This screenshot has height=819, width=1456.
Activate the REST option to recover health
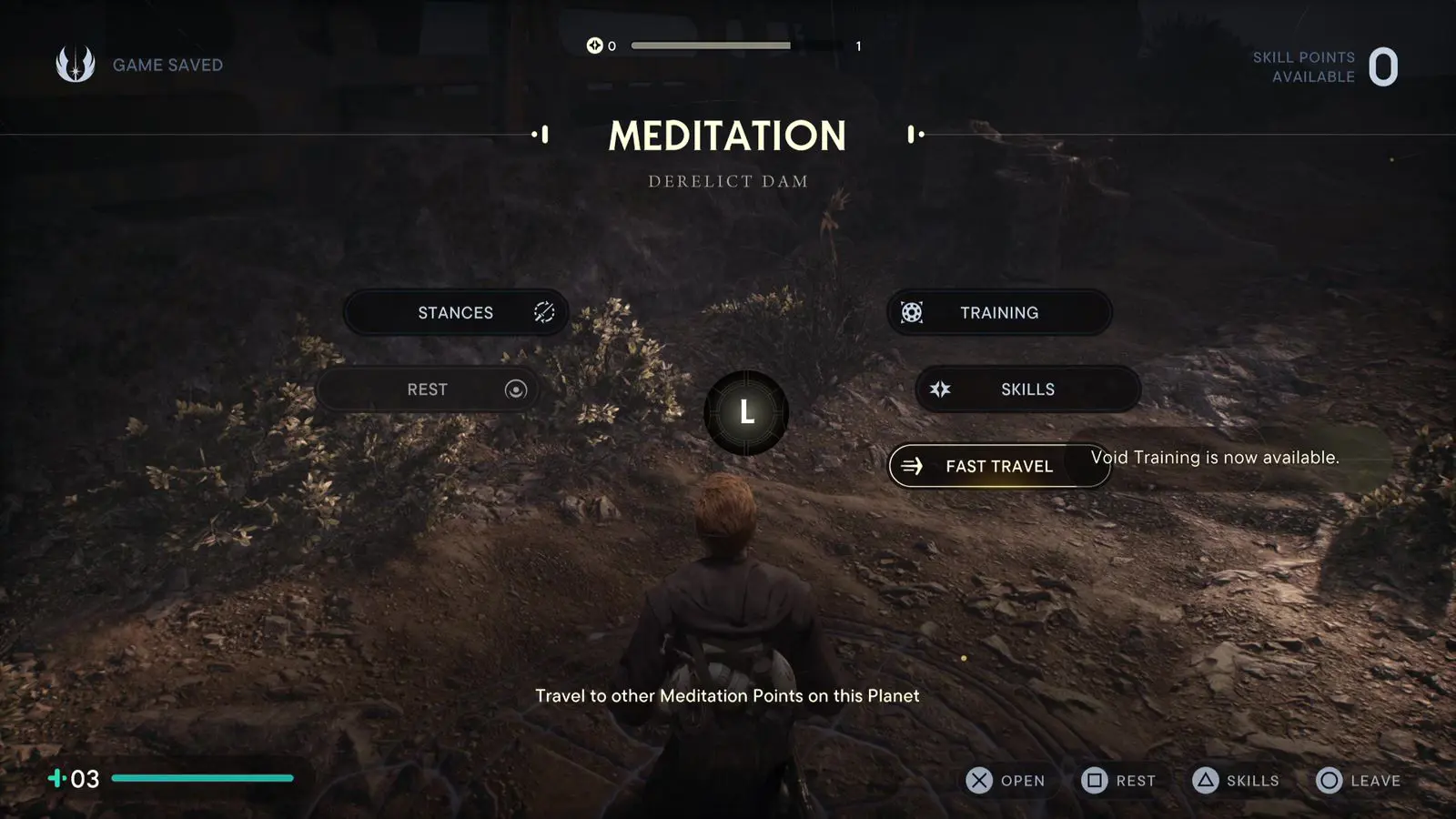(x=428, y=389)
